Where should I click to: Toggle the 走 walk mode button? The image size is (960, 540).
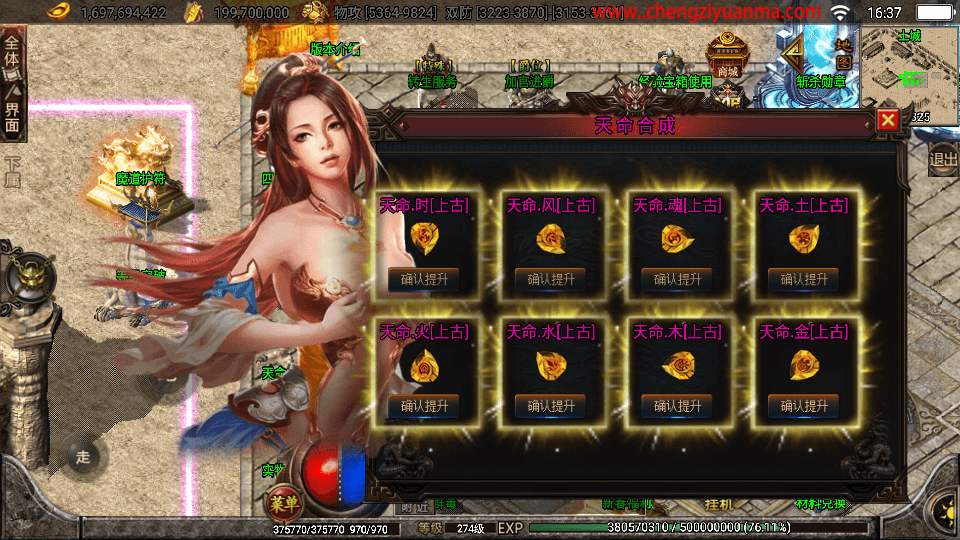83,457
